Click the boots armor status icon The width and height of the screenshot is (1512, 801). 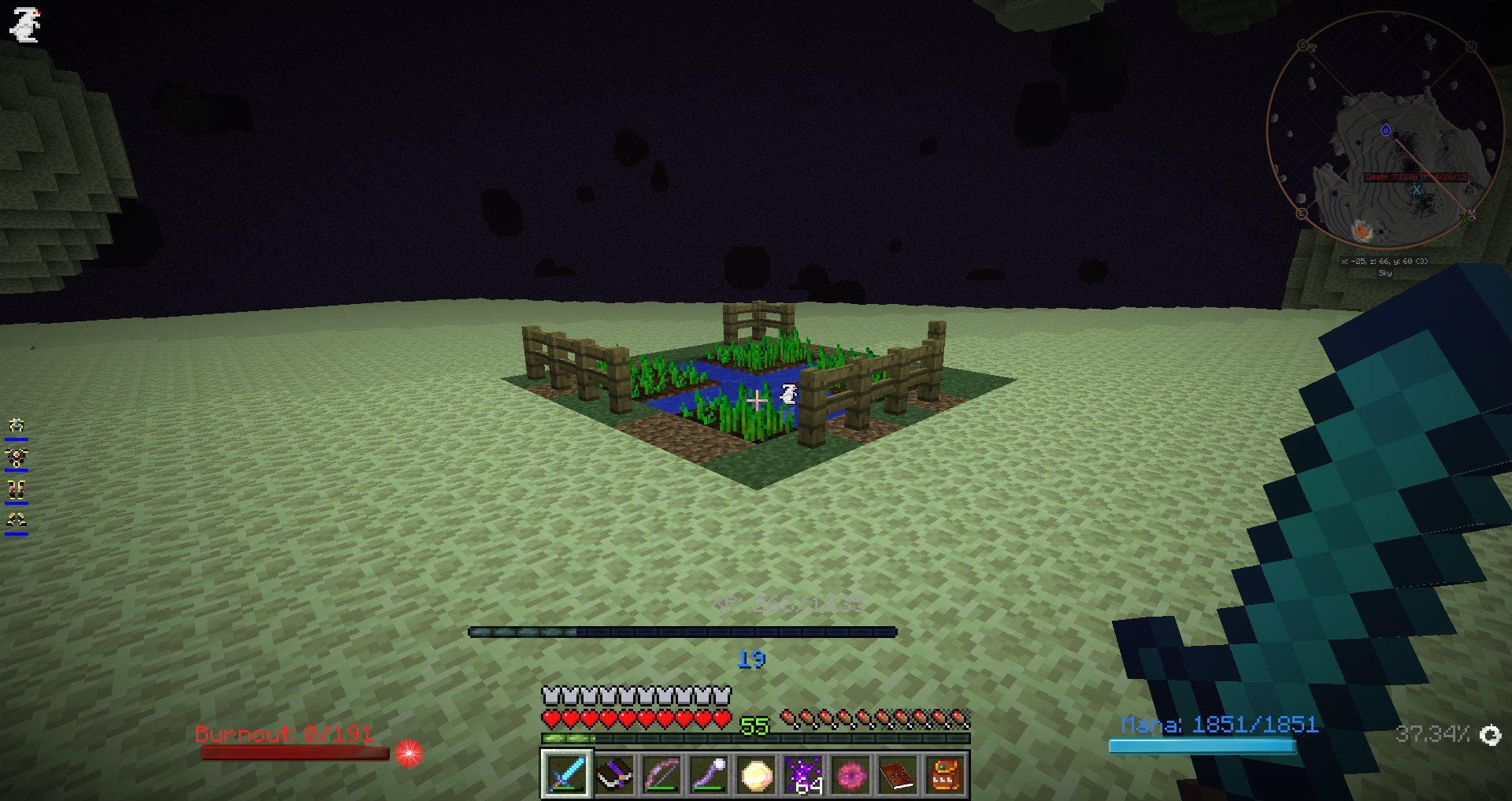(x=17, y=520)
